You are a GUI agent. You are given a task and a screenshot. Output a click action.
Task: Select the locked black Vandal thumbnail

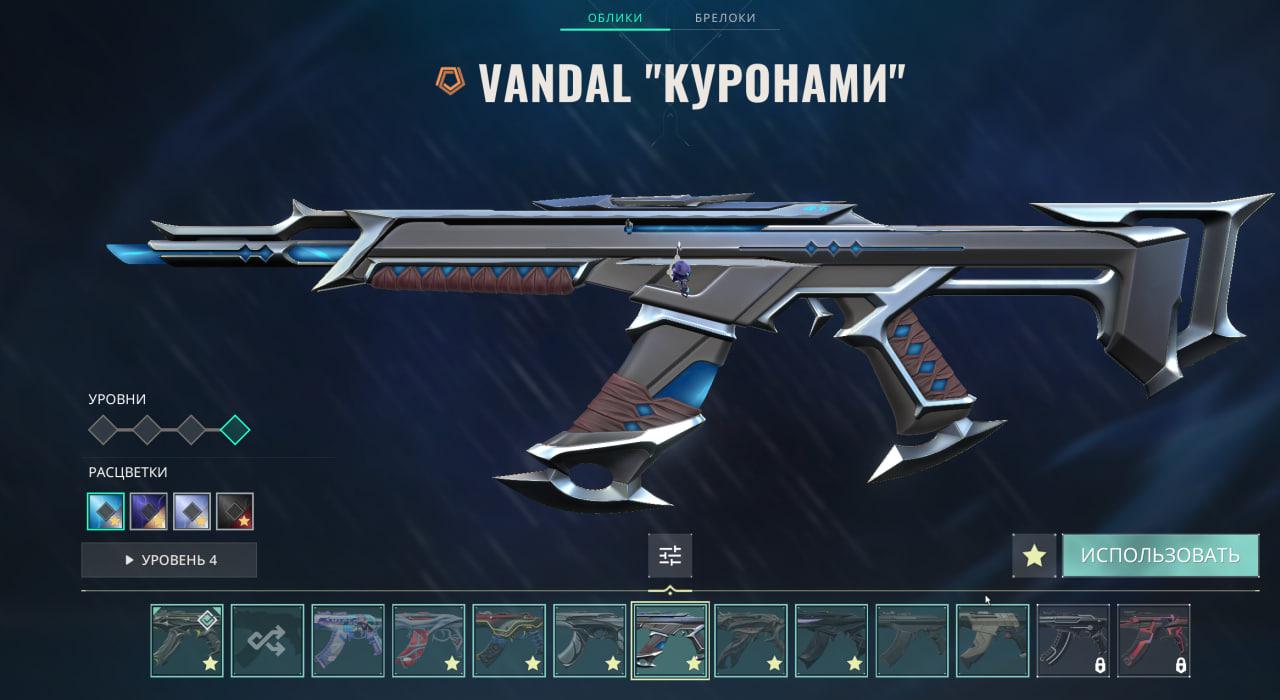(x=1073, y=641)
